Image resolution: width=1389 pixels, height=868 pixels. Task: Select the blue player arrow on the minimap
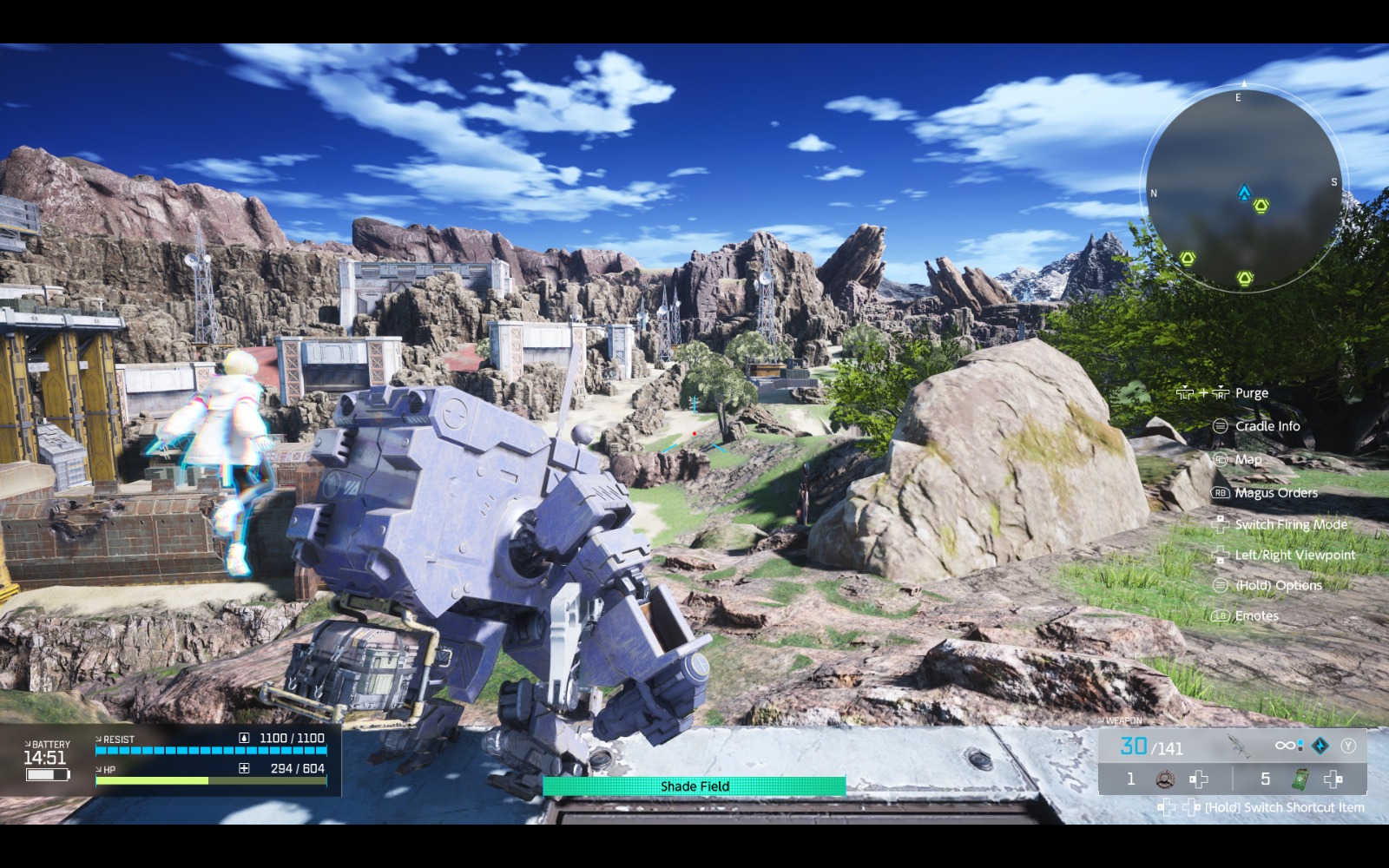click(x=1244, y=192)
